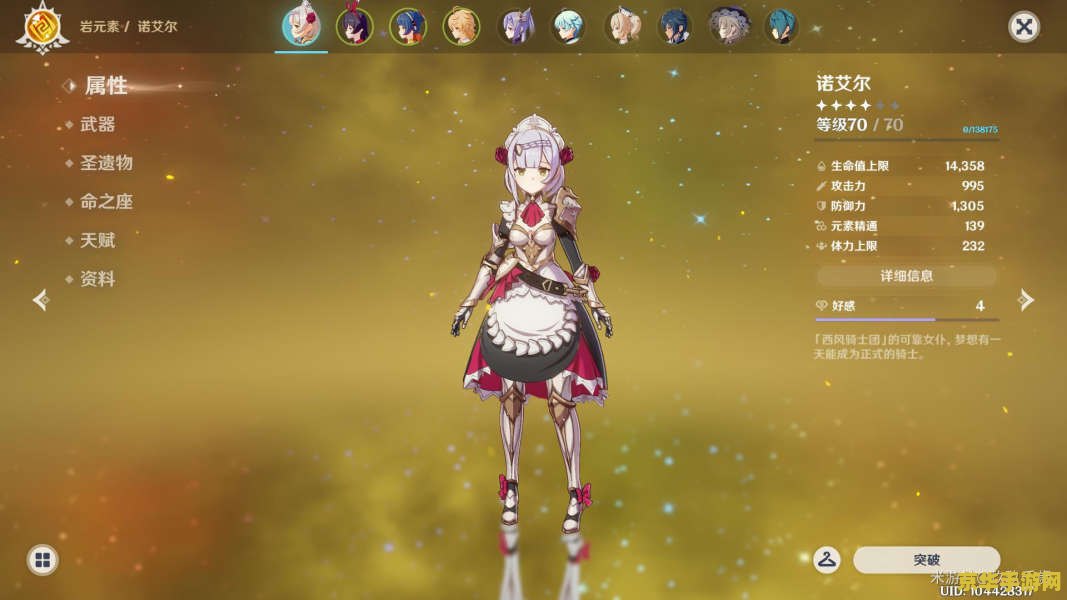
Task: Pick Barbara's portrait with white hat
Action: (623, 27)
